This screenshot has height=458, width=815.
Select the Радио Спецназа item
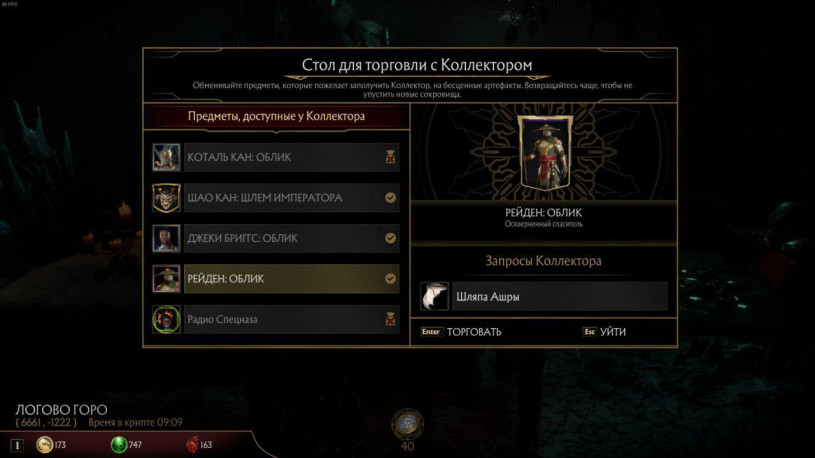pyautogui.click(x=290, y=320)
